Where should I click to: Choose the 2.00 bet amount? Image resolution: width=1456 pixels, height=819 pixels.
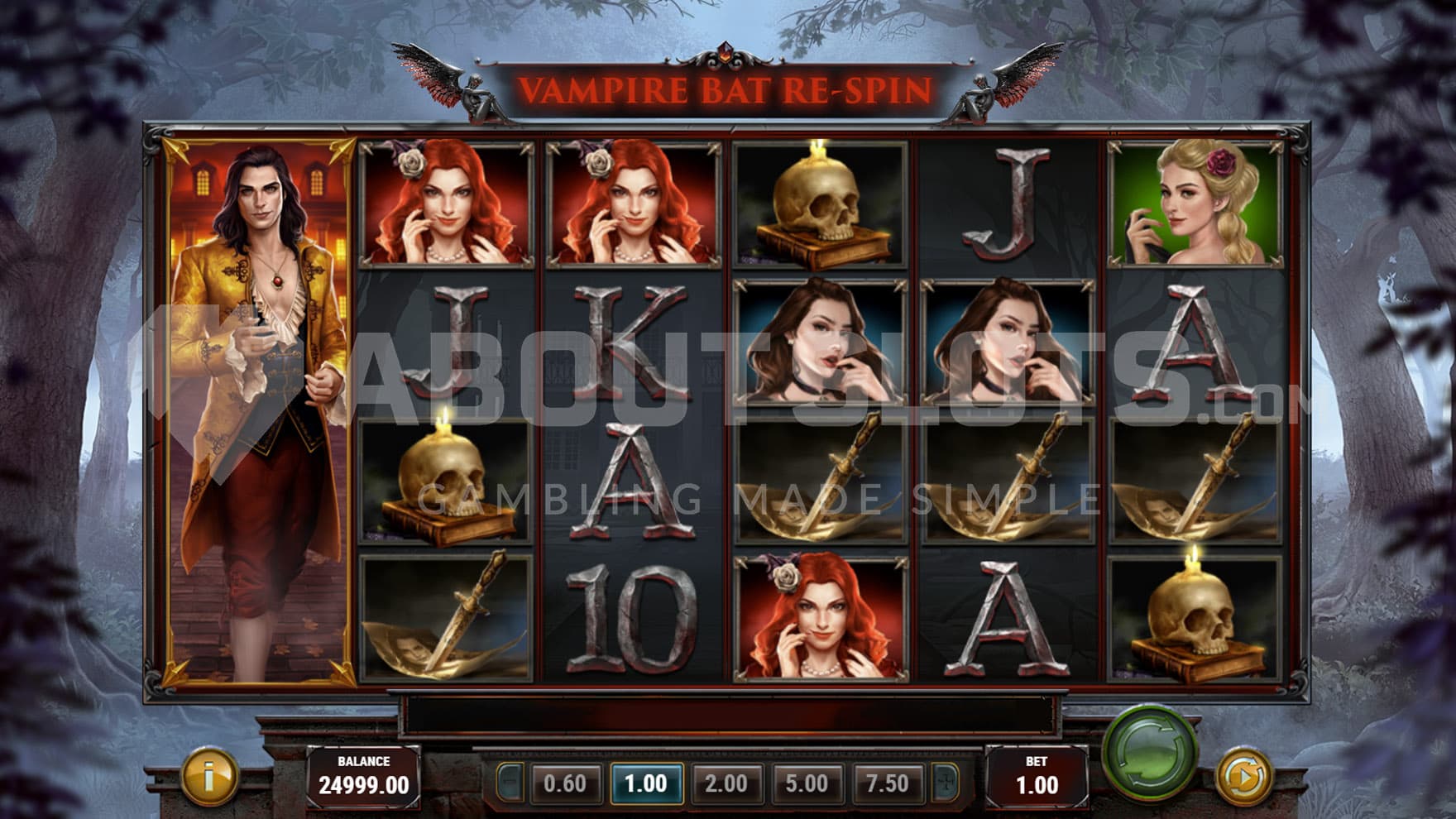click(726, 783)
